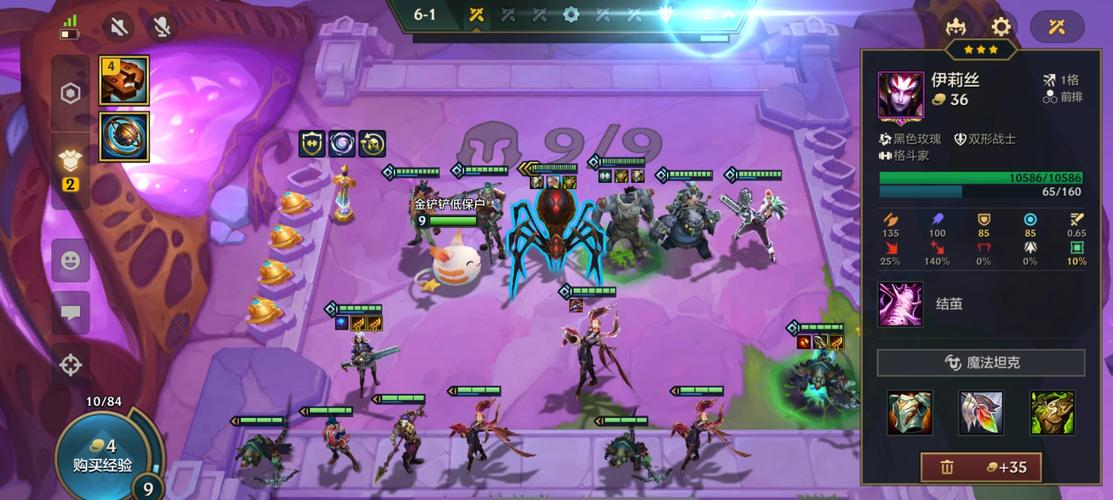This screenshot has height=500, width=1113.
Task: Open the emote smiley button
Action: click(x=70, y=261)
